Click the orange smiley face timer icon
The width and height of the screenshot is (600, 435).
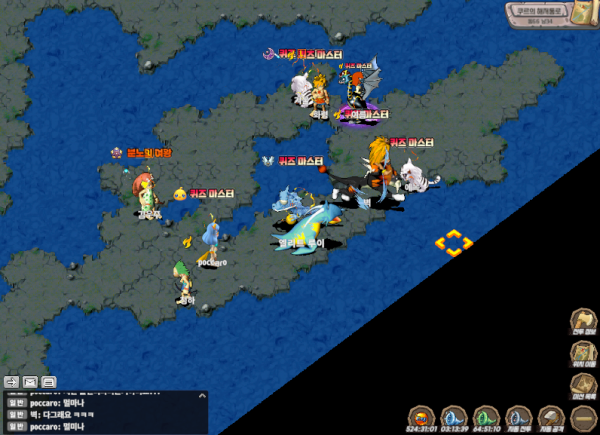pyautogui.click(x=421, y=416)
